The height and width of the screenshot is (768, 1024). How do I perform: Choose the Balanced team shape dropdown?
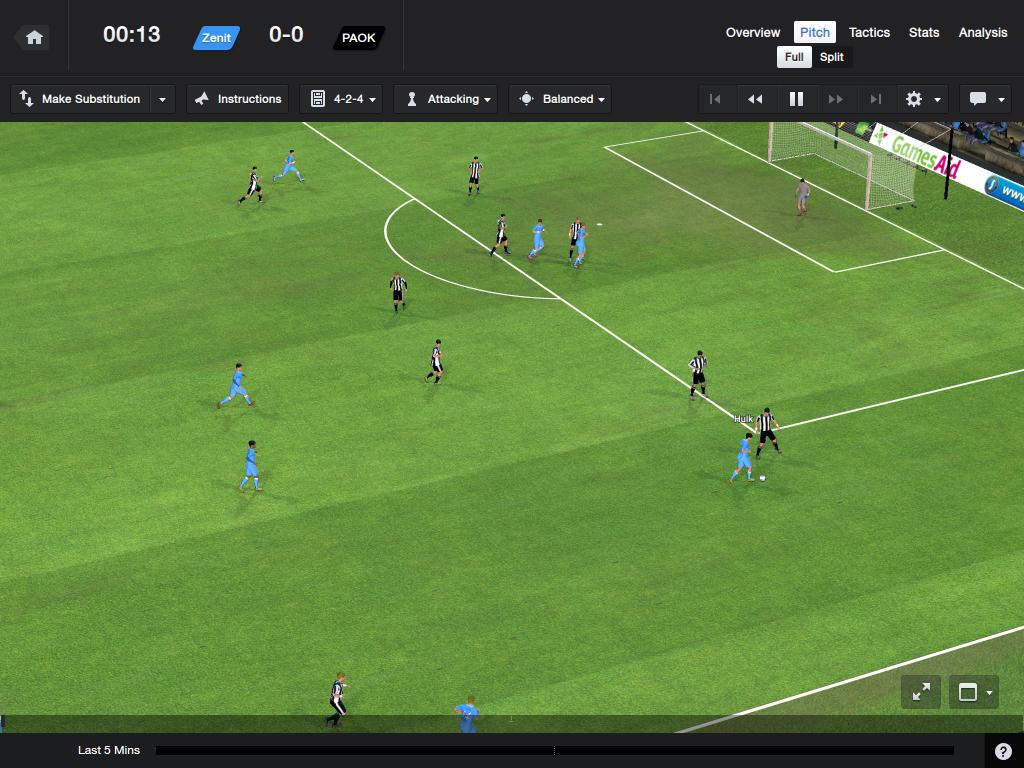click(560, 99)
